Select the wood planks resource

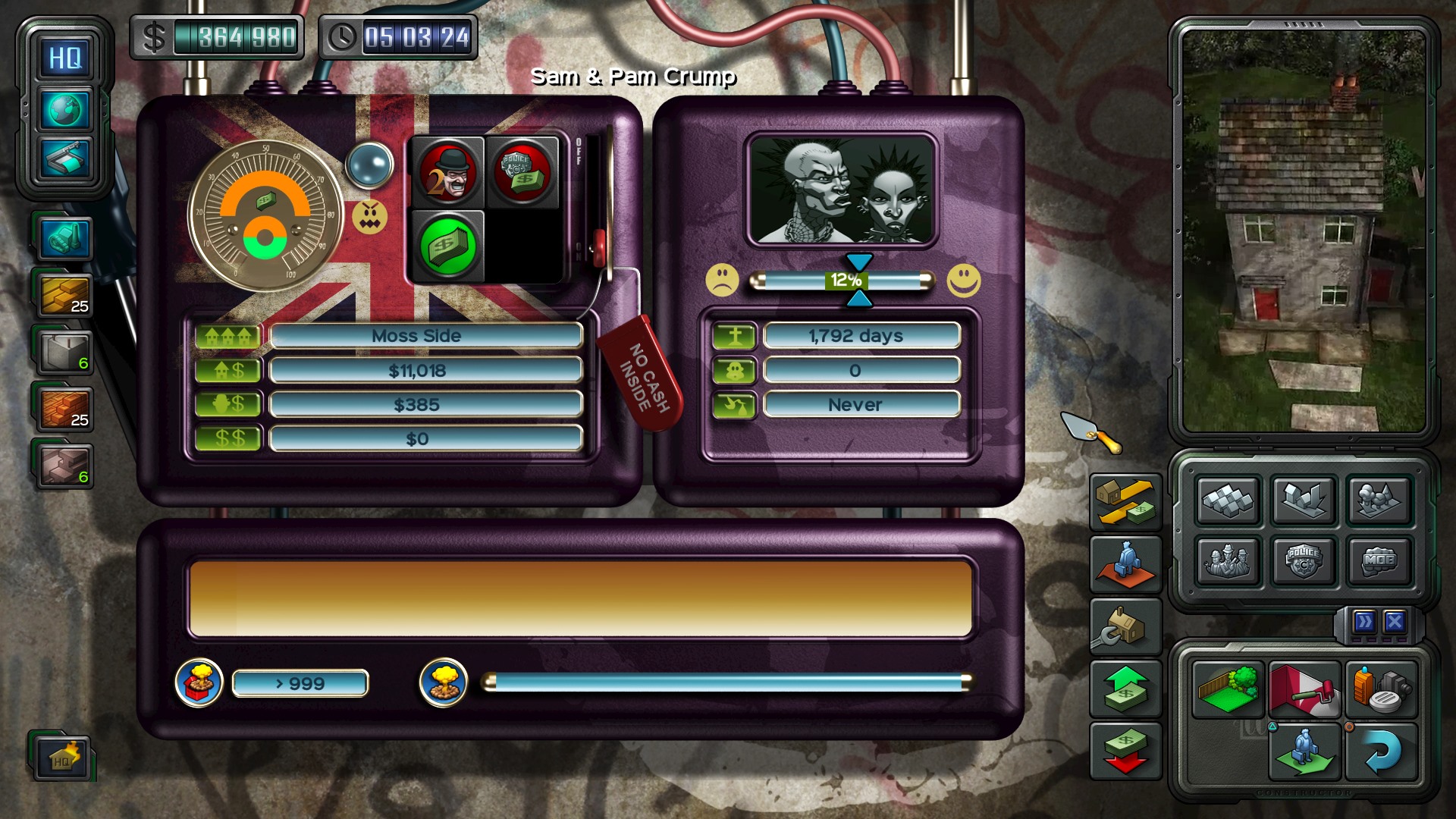point(64,294)
